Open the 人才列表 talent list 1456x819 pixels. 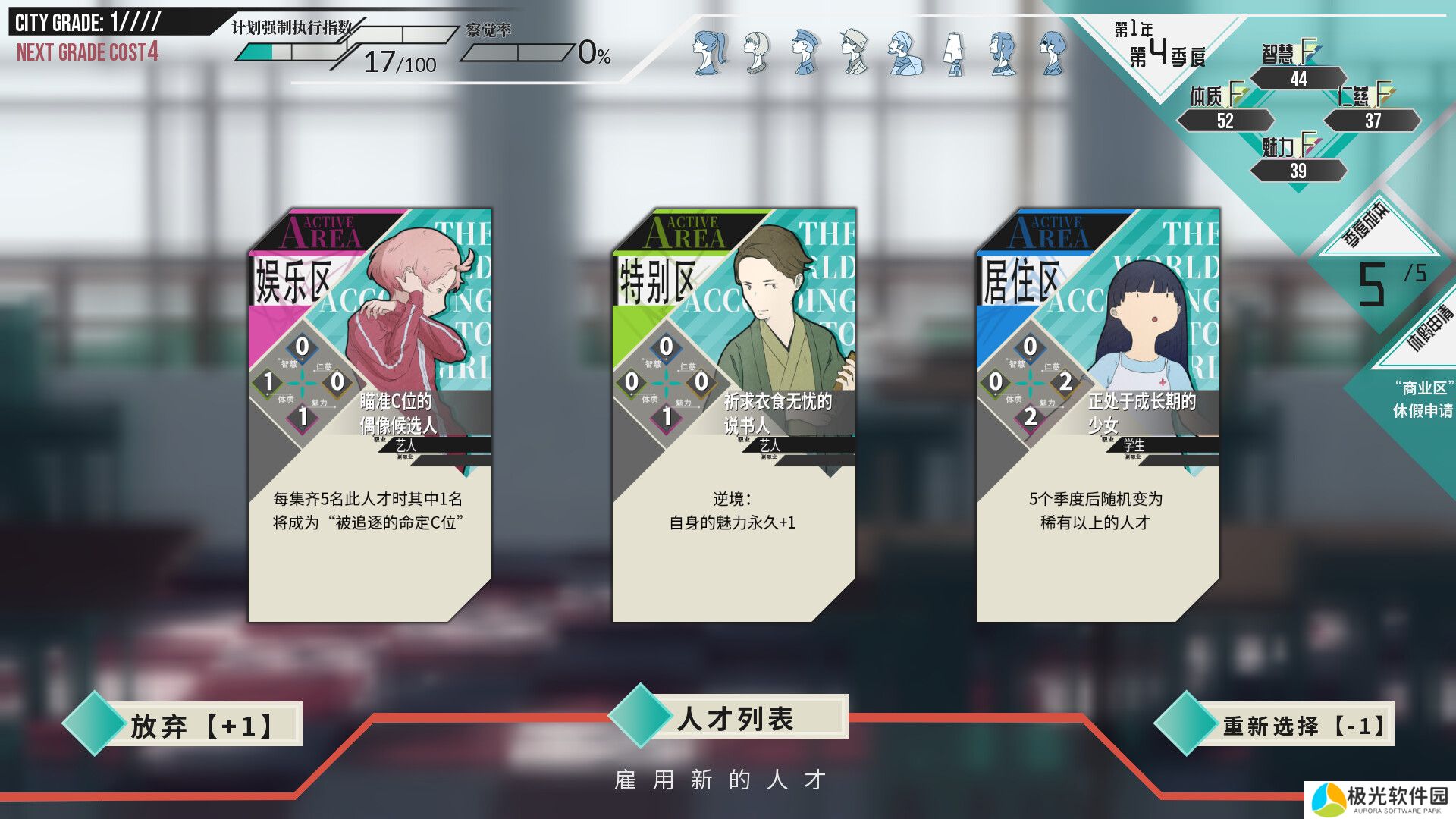[x=734, y=717]
